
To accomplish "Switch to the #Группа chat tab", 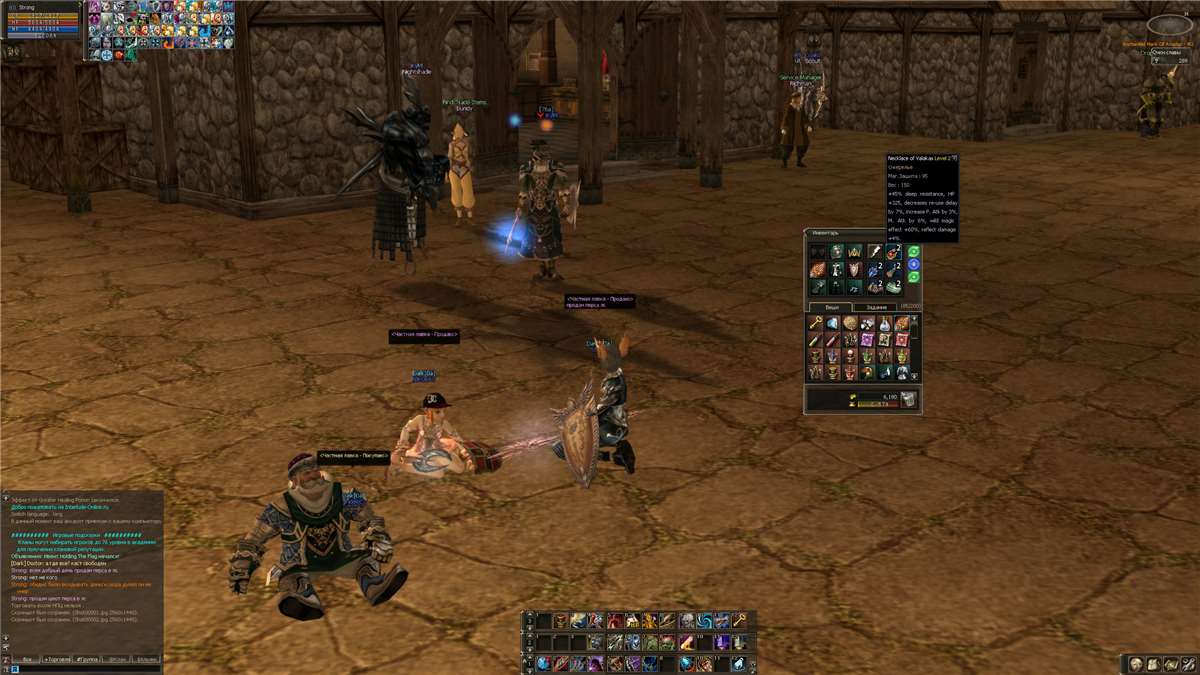I will click(85, 660).
